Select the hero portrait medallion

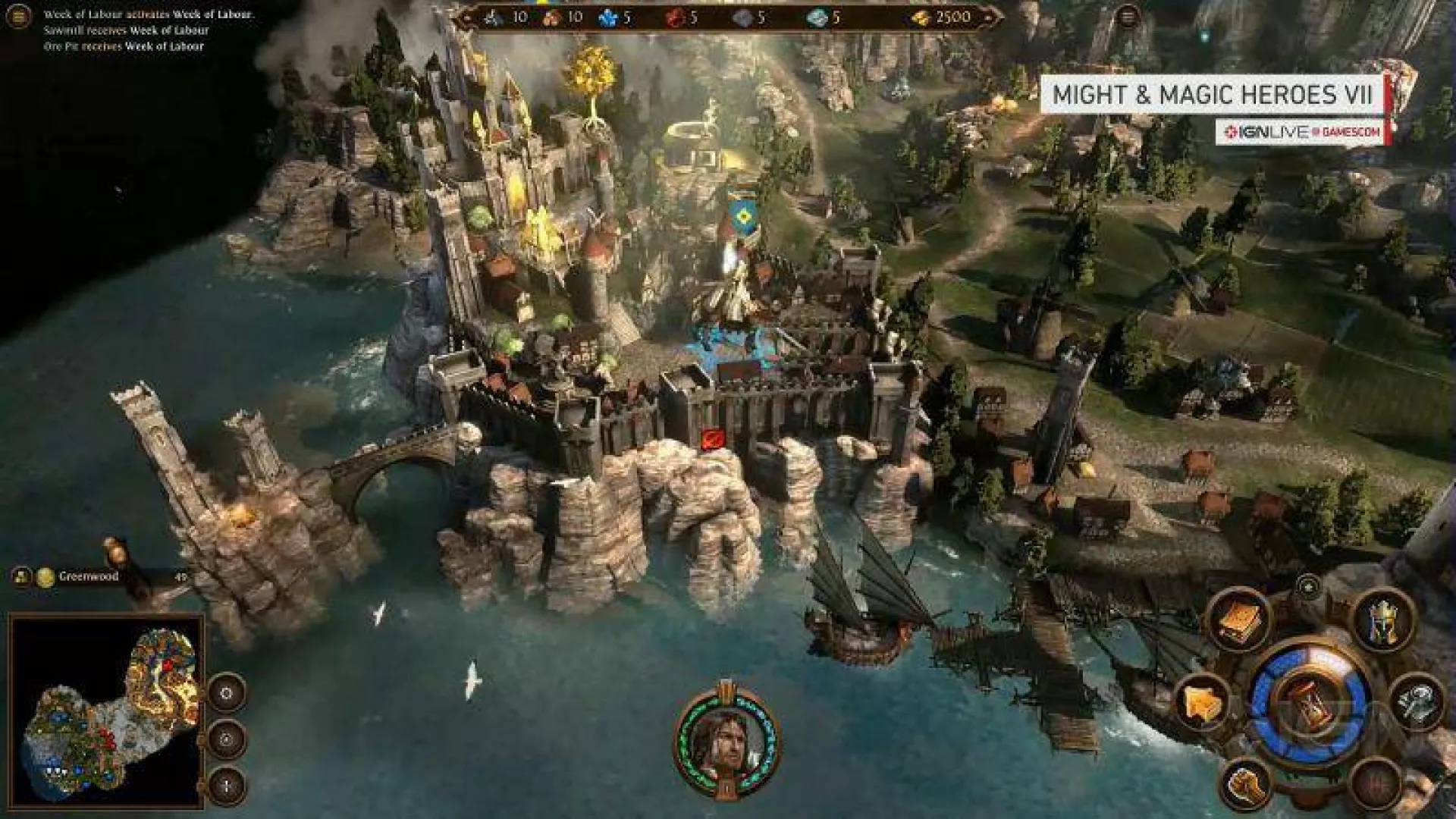pos(726,738)
